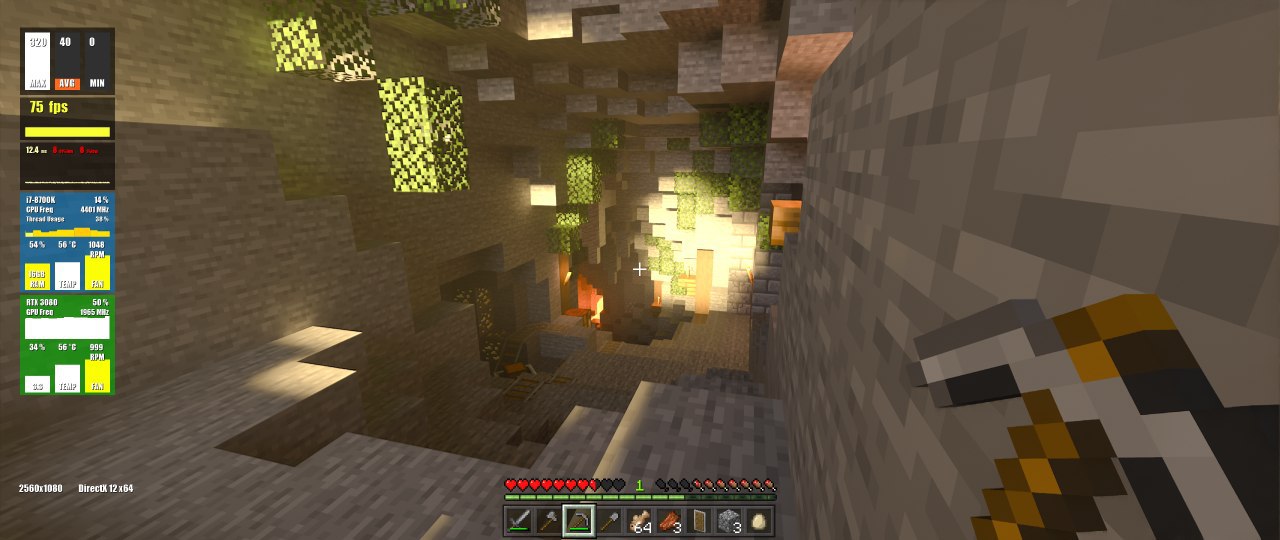Switch to the shovel slot
The image size is (1280, 540).
click(x=609, y=520)
